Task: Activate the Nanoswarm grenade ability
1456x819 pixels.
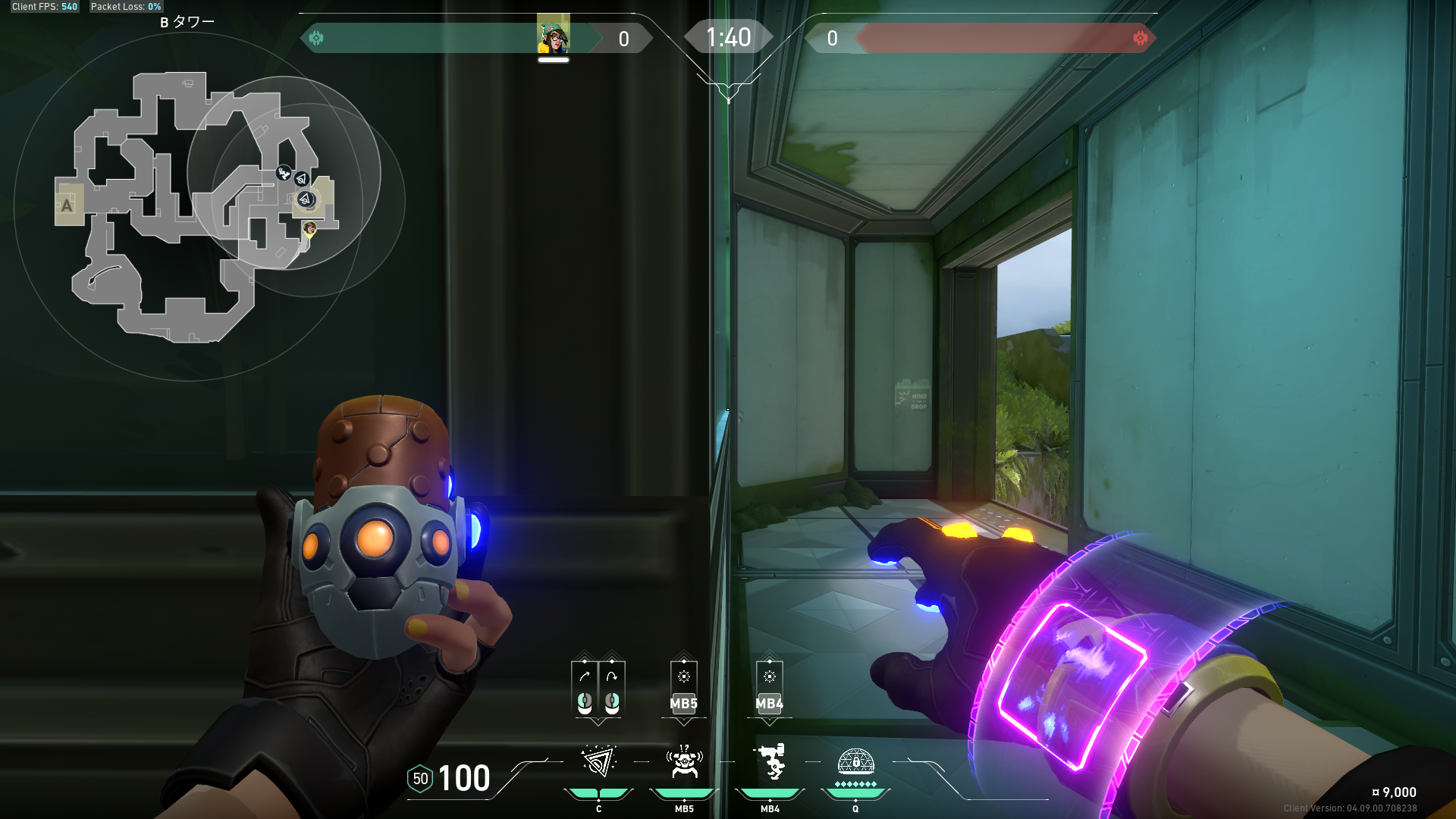Action: pos(598,763)
